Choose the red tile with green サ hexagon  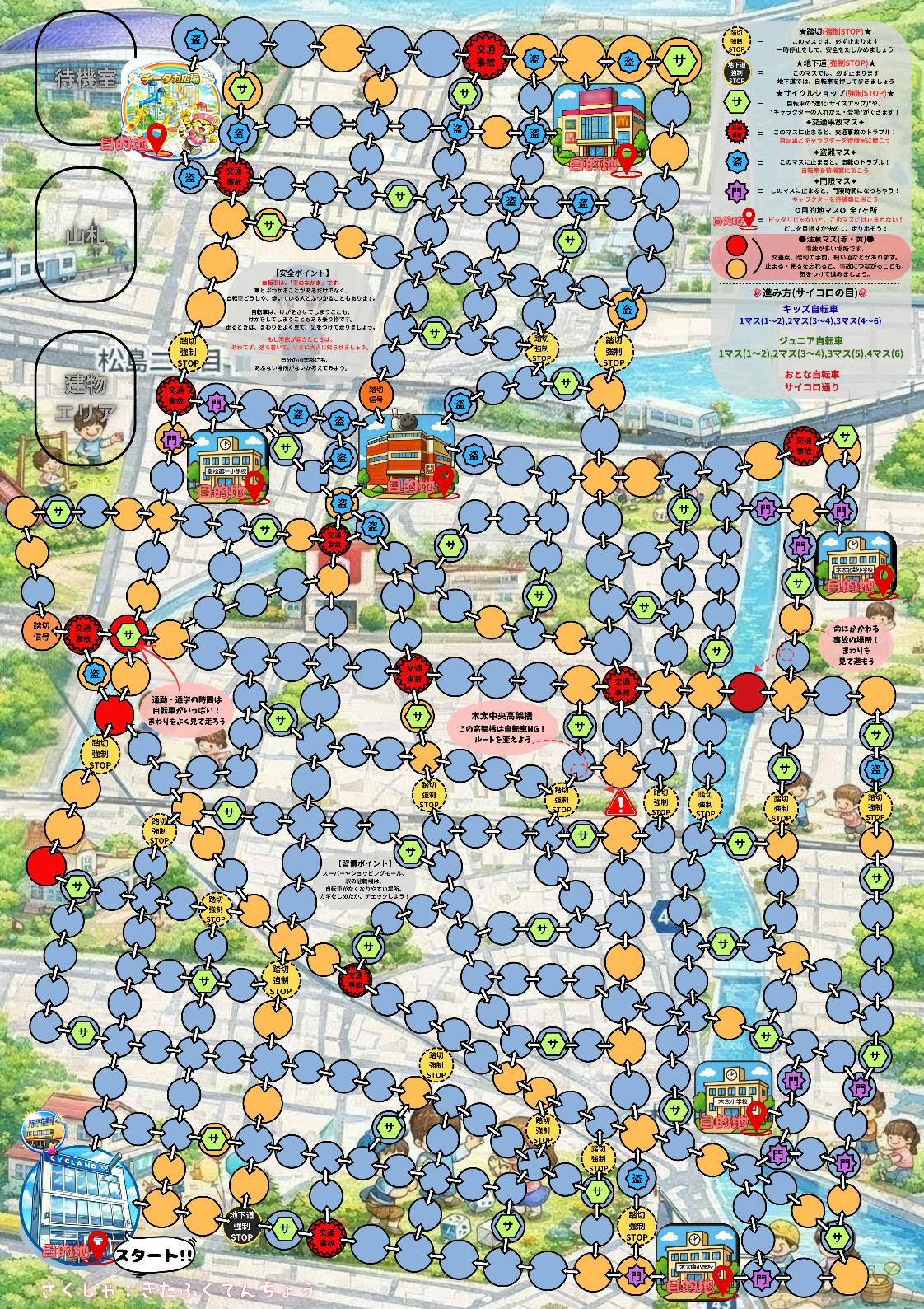(129, 634)
